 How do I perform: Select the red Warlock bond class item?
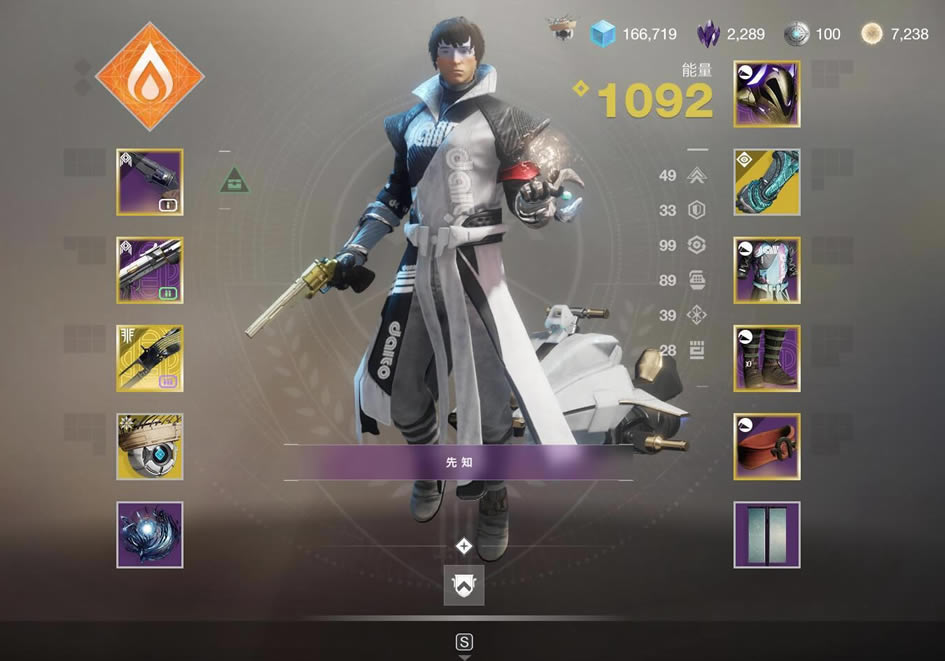point(767,446)
